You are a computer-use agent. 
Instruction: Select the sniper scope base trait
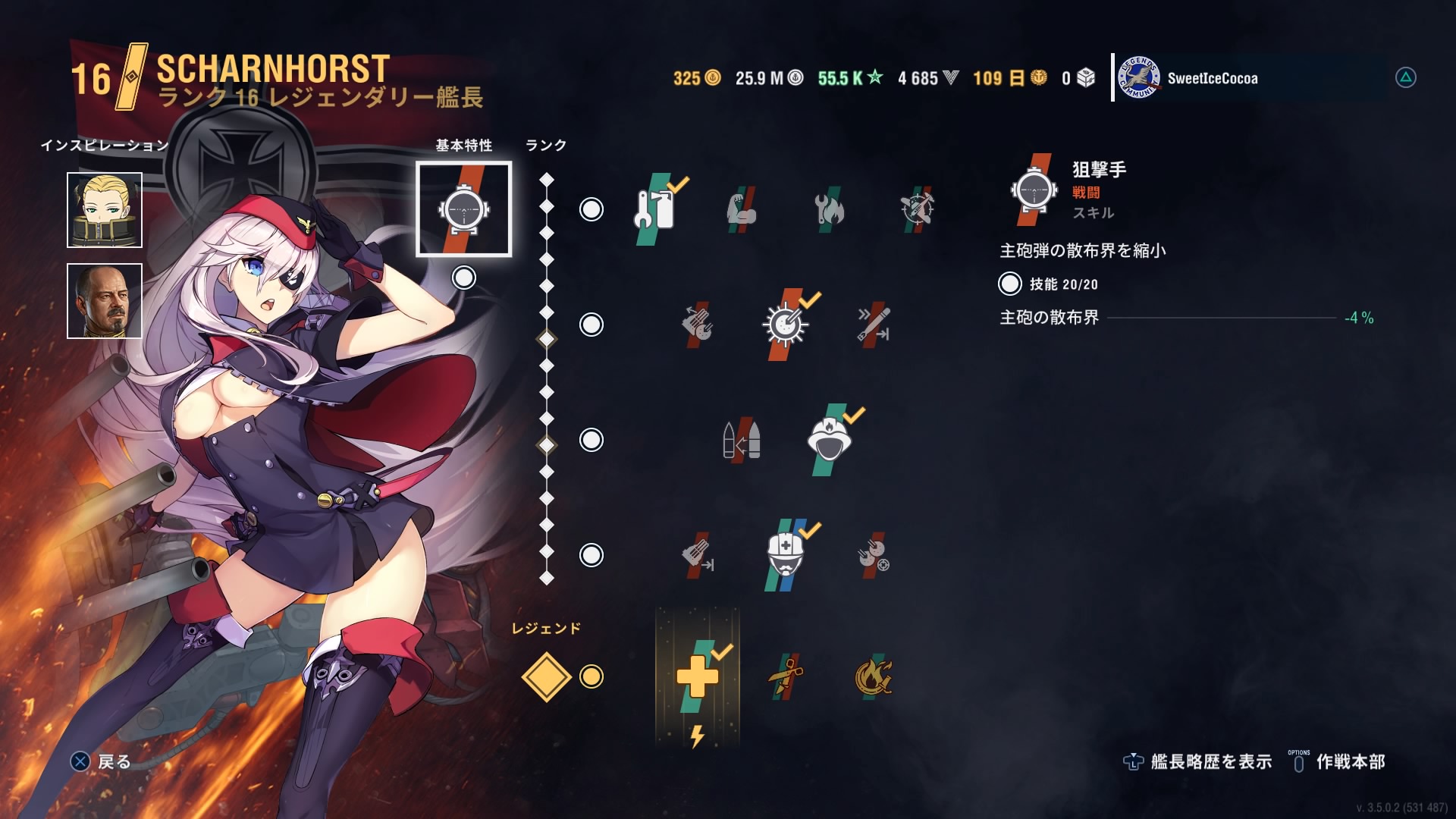click(x=463, y=209)
